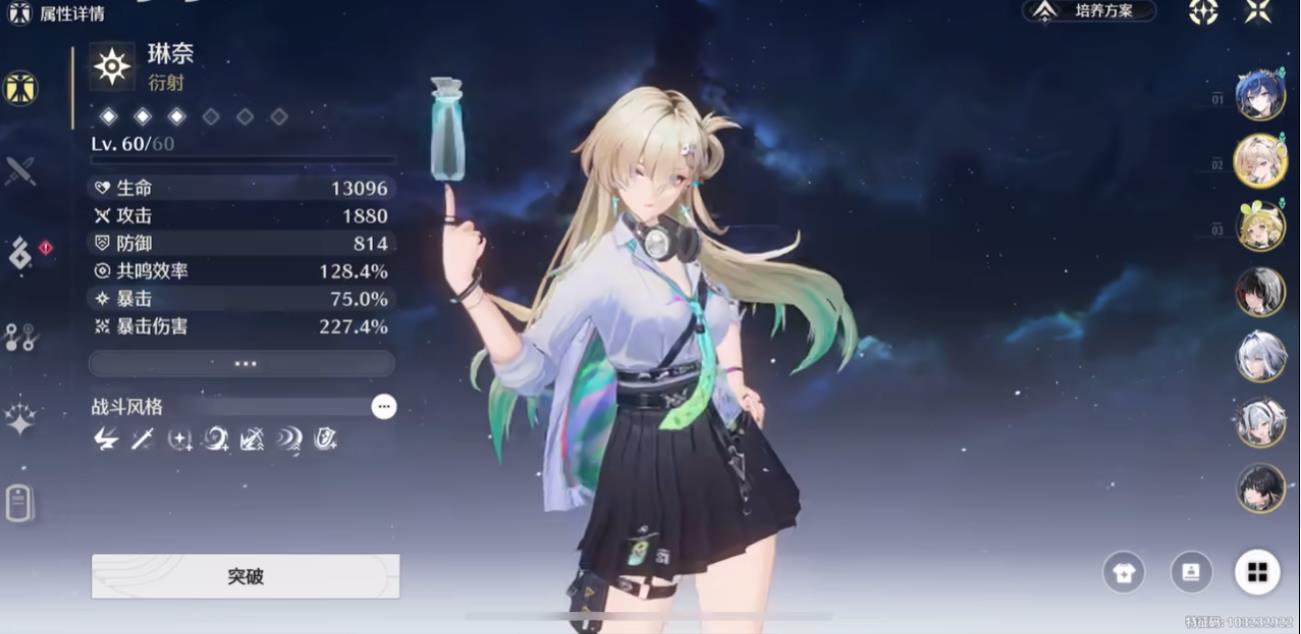Screen dimensions: 1301x634
Task: Click the 属性详情 header icon
Action: tap(19, 14)
